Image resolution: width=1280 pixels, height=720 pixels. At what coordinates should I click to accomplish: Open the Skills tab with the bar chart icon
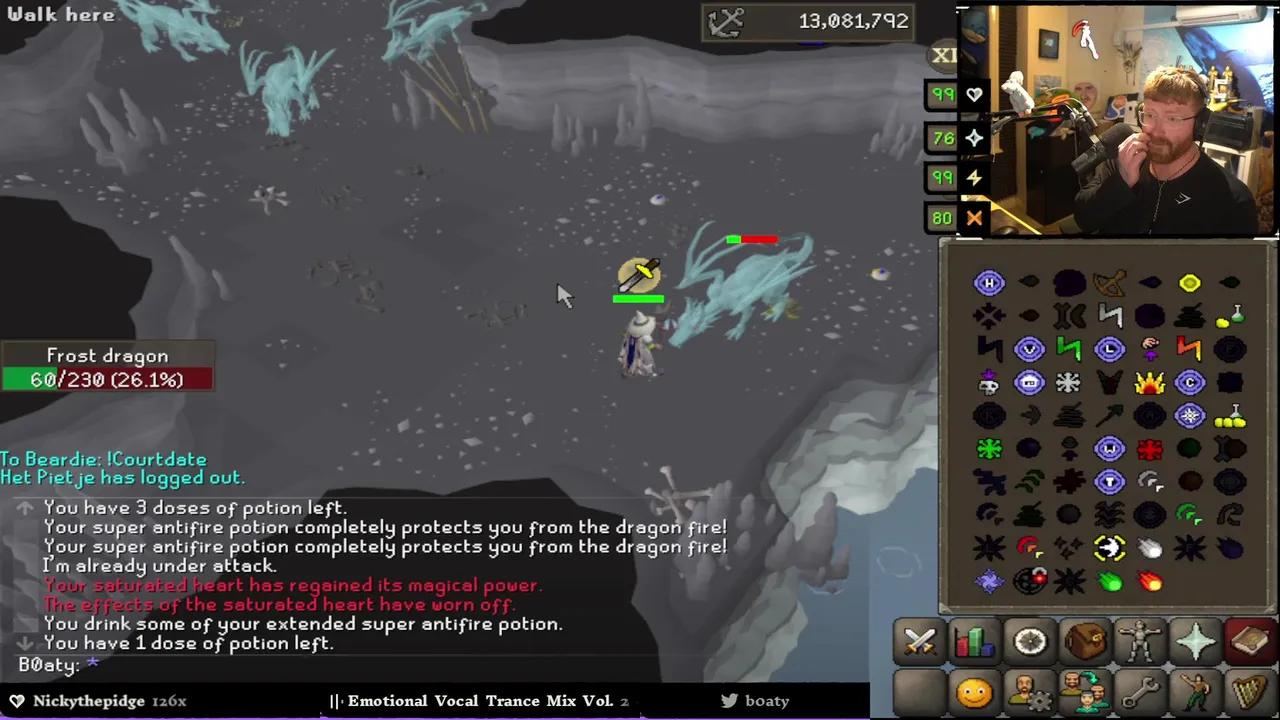[x=974, y=642]
